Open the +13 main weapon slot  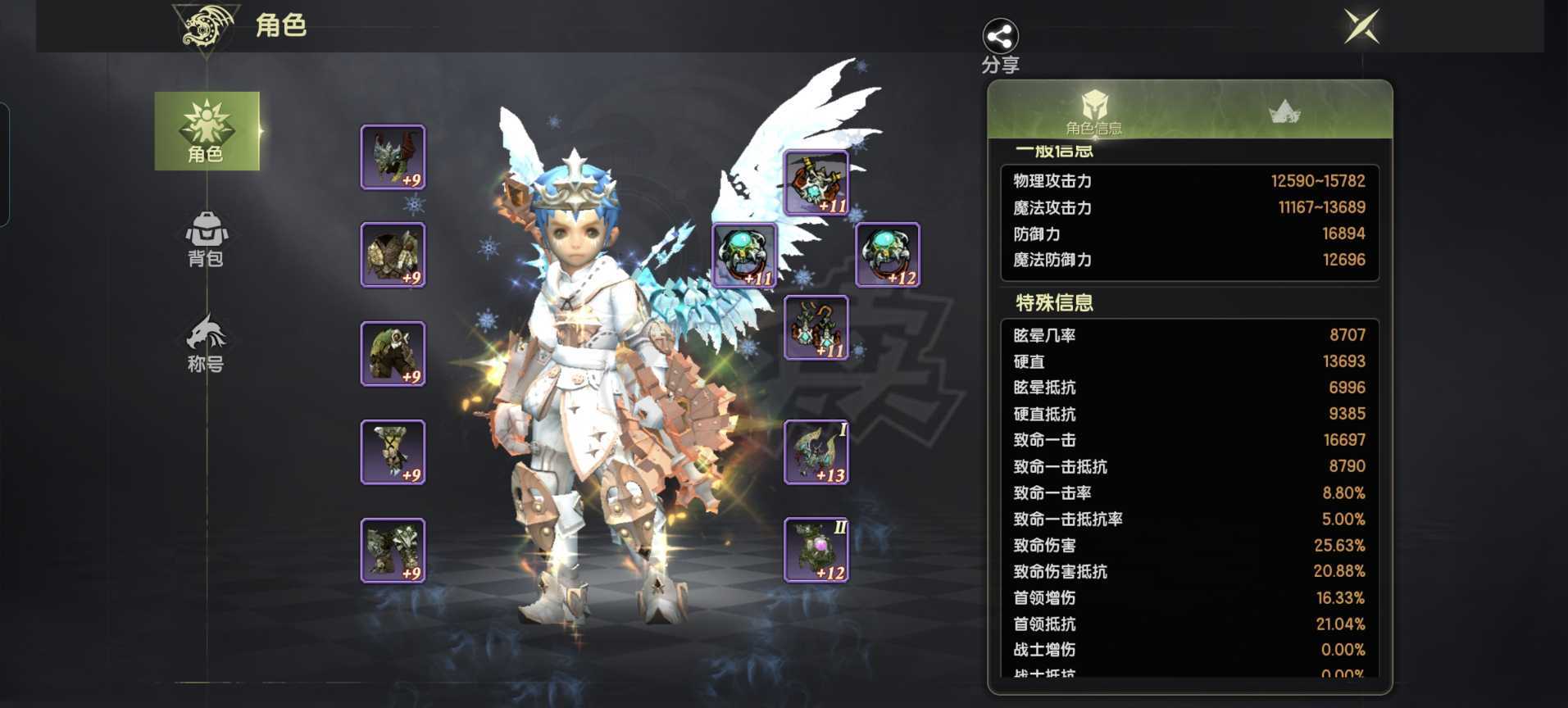coord(816,452)
